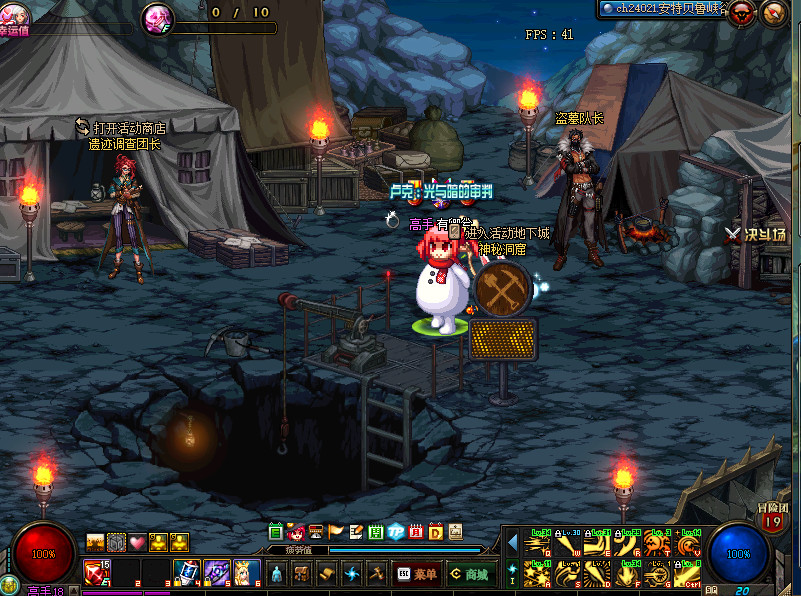Click the pink heart buff icon
This screenshot has height=596, width=801.
coord(137,542)
